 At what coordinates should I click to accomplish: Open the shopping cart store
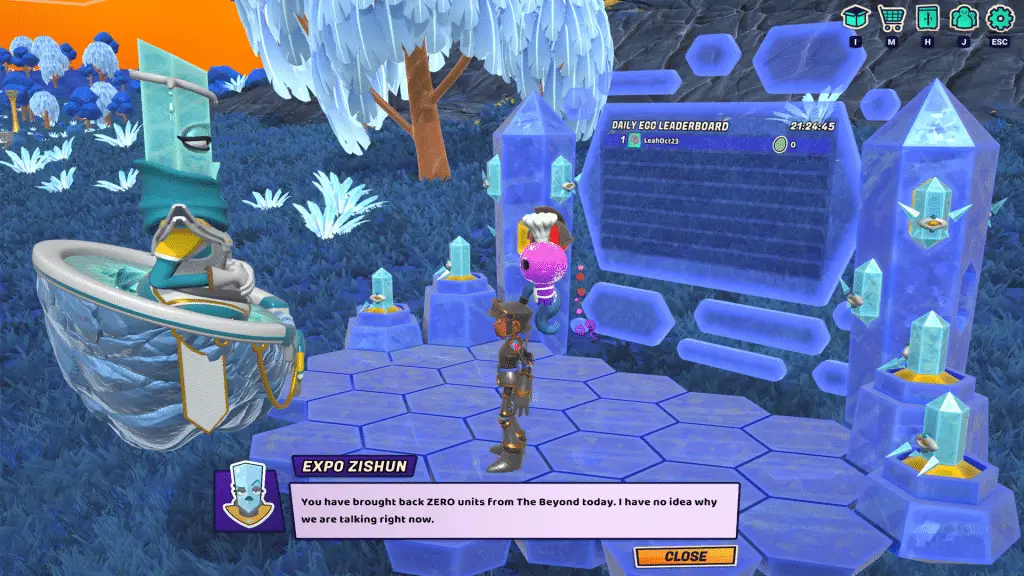tap(891, 18)
